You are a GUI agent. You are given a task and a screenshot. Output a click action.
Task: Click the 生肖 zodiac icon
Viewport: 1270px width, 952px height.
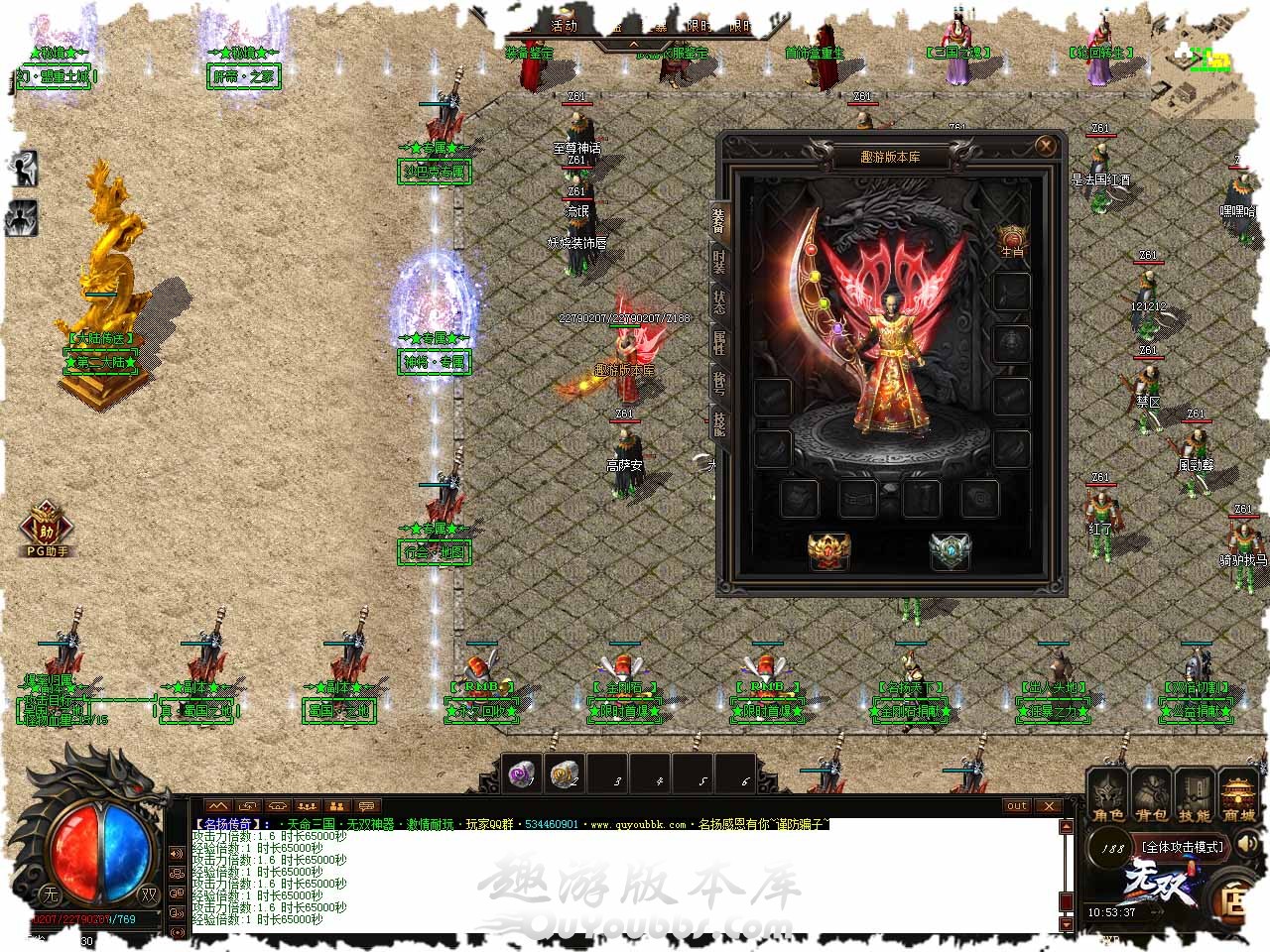point(1011,241)
